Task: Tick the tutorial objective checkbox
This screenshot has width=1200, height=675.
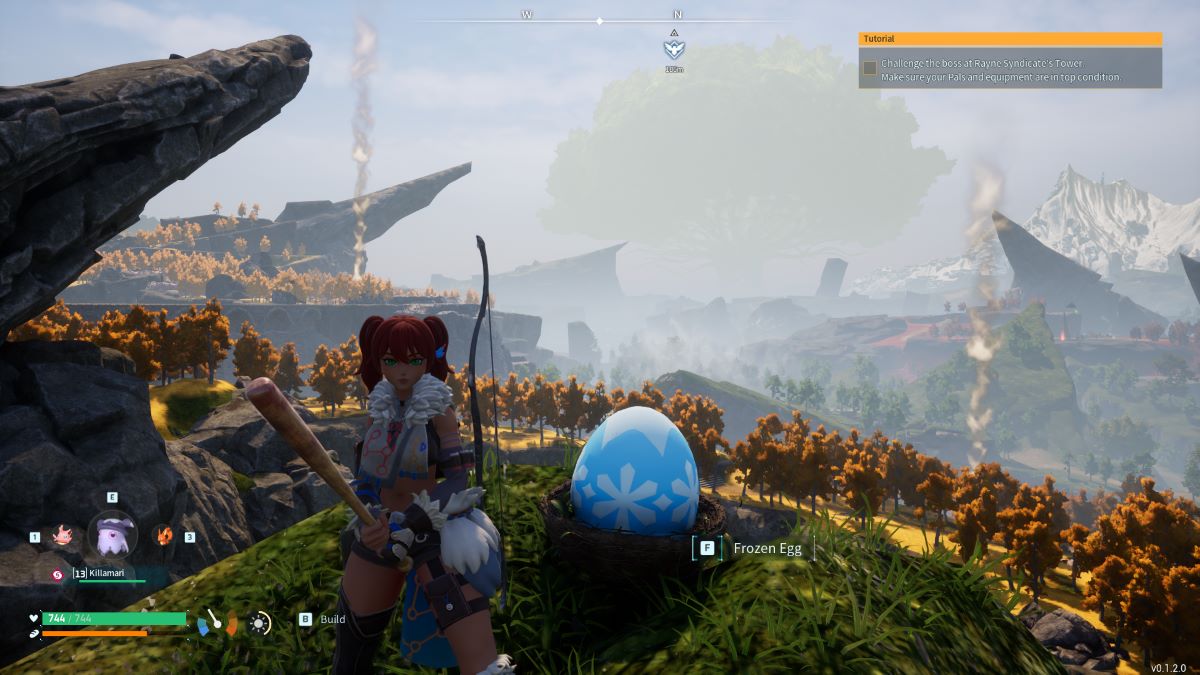Action: [870, 68]
